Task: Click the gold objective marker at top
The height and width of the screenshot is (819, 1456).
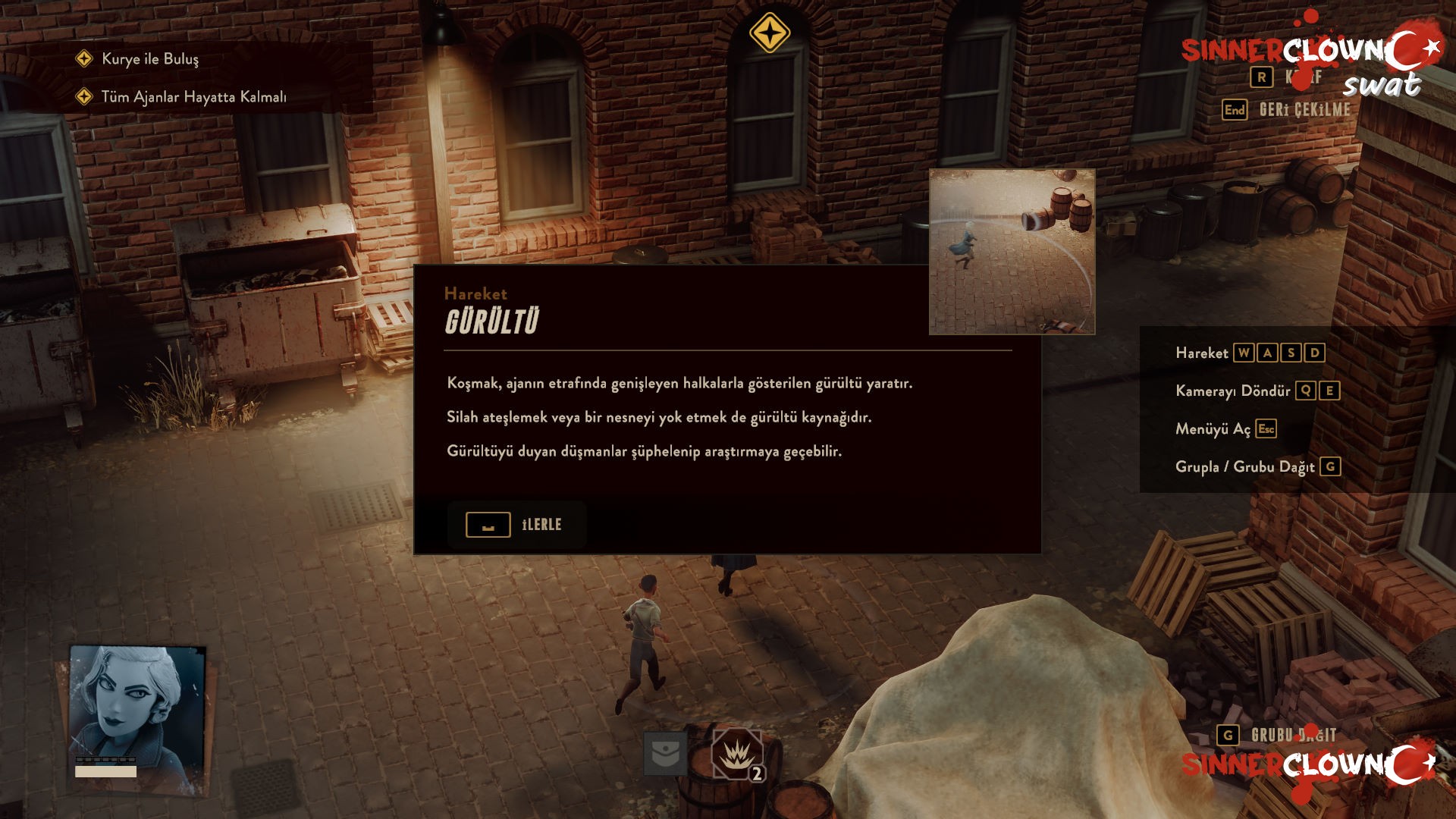Action: click(x=769, y=33)
